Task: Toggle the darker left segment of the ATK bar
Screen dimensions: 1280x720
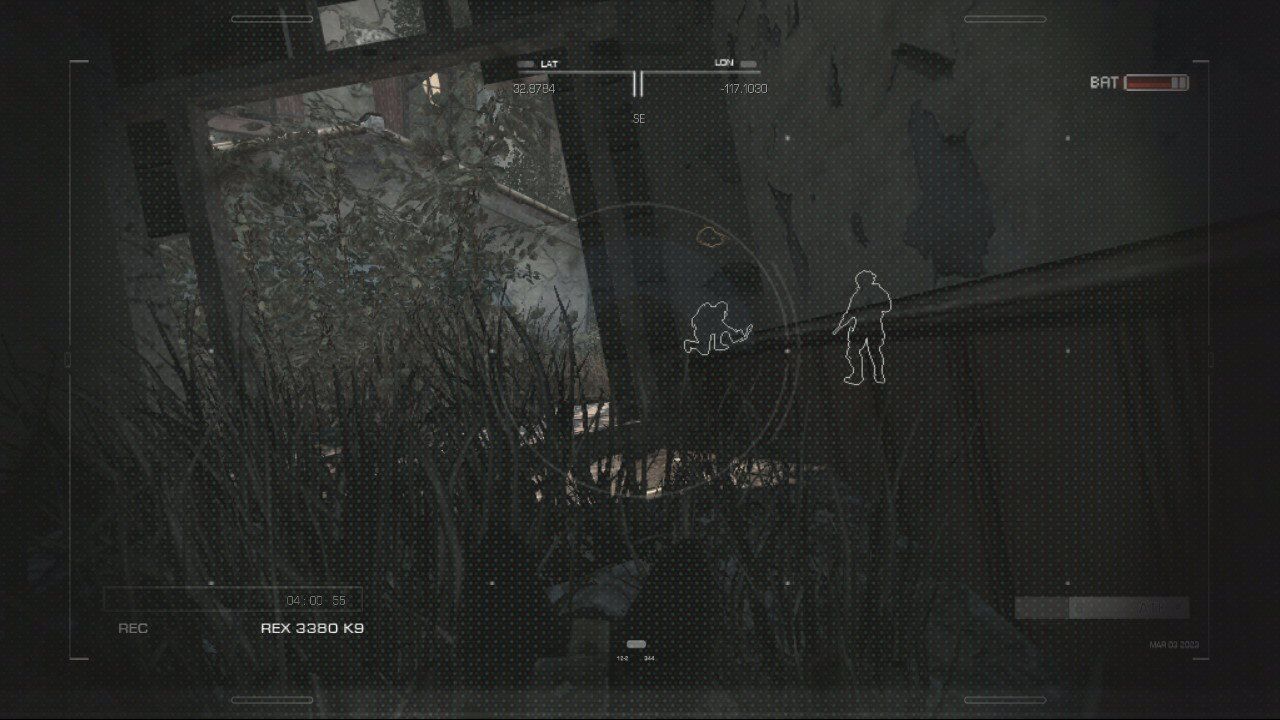Action: pos(1040,607)
